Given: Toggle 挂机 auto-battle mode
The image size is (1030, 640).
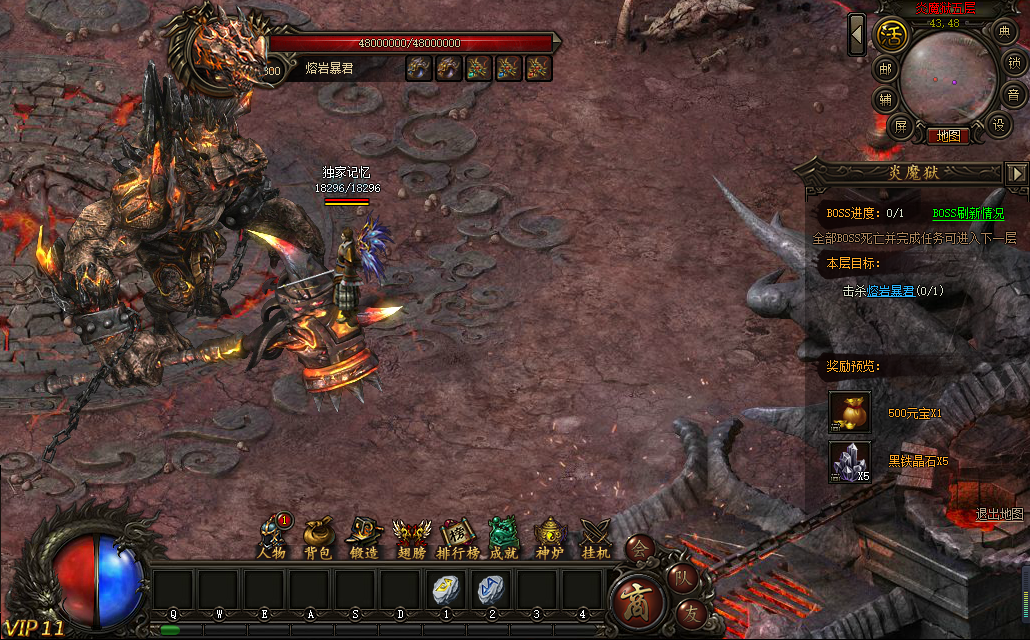Looking at the screenshot, I should point(596,537).
